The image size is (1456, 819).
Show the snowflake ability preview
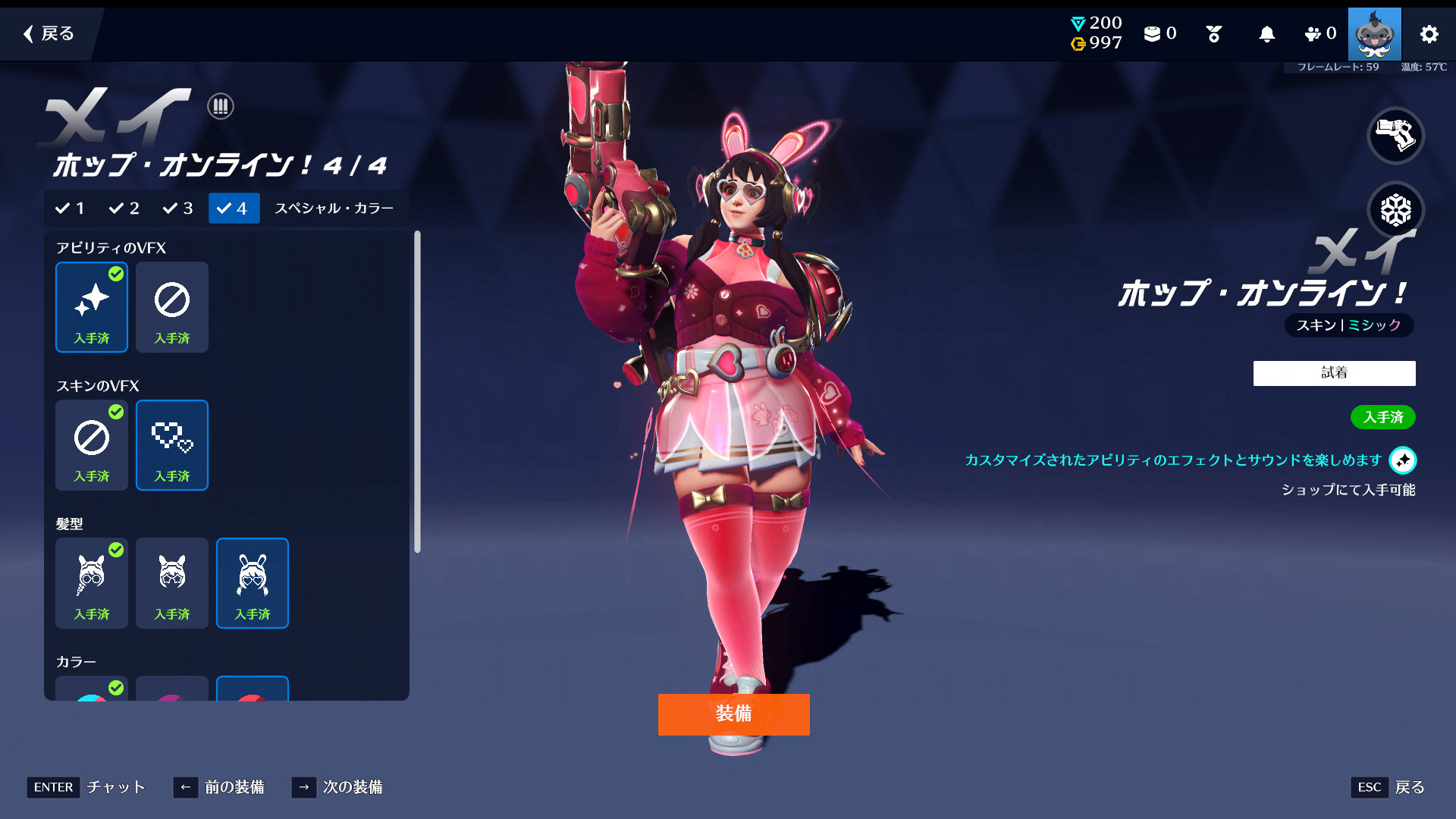1395,210
